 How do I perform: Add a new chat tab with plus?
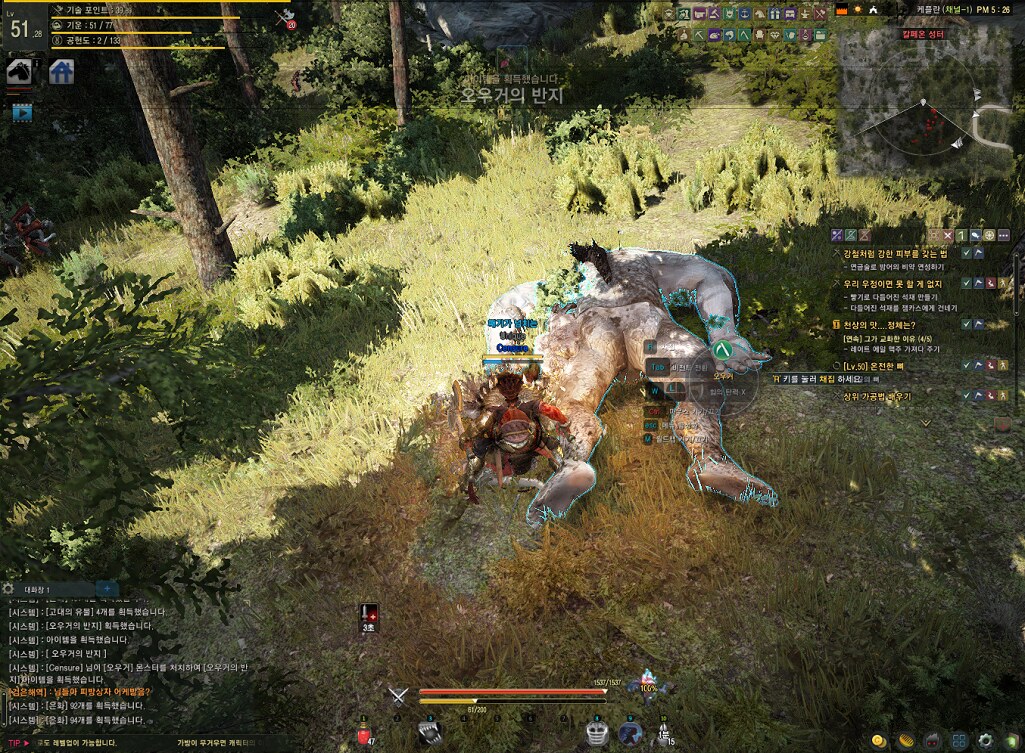(107, 589)
